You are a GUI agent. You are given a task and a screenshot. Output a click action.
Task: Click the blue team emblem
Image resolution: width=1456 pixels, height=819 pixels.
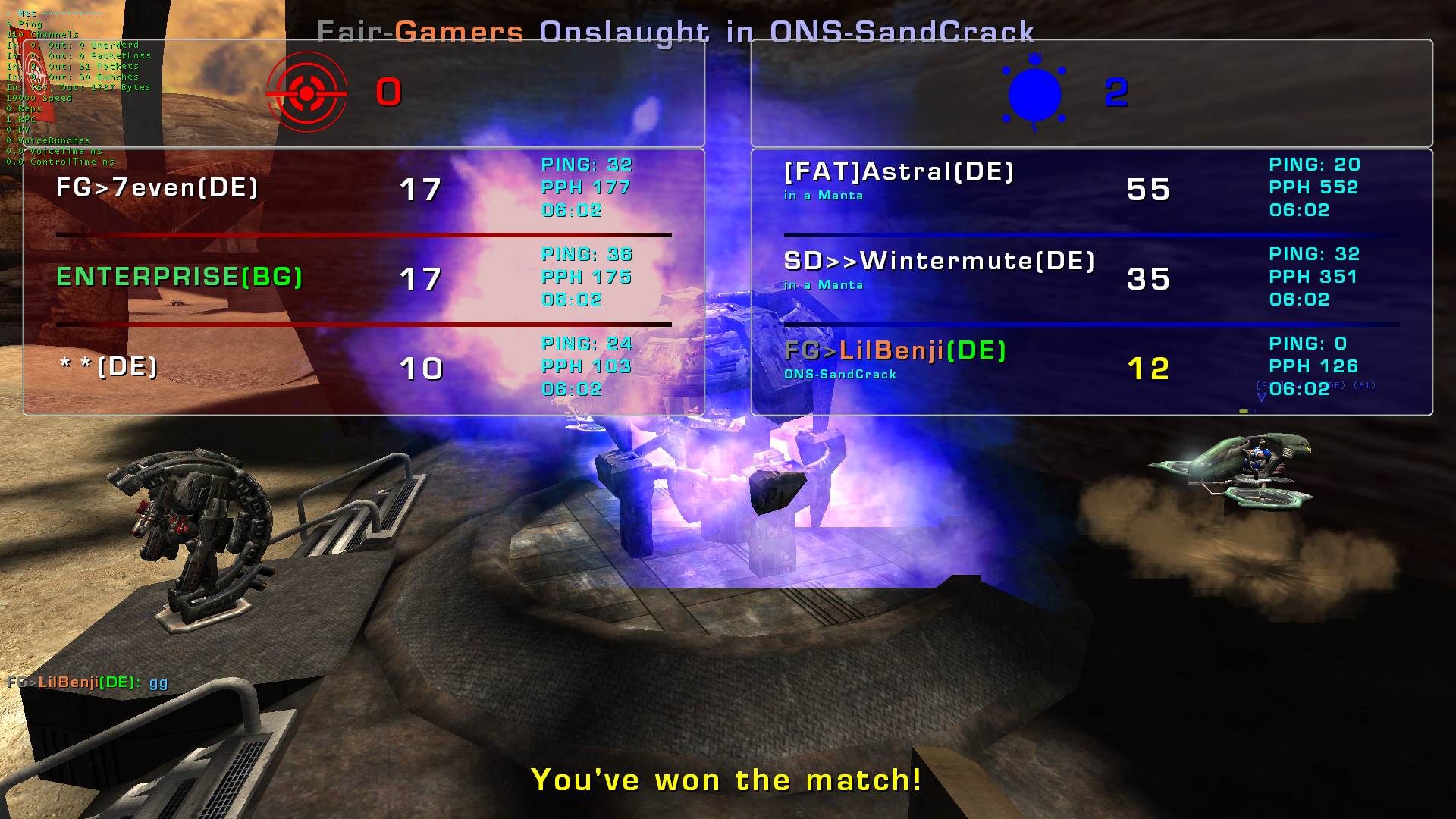tap(1034, 94)
